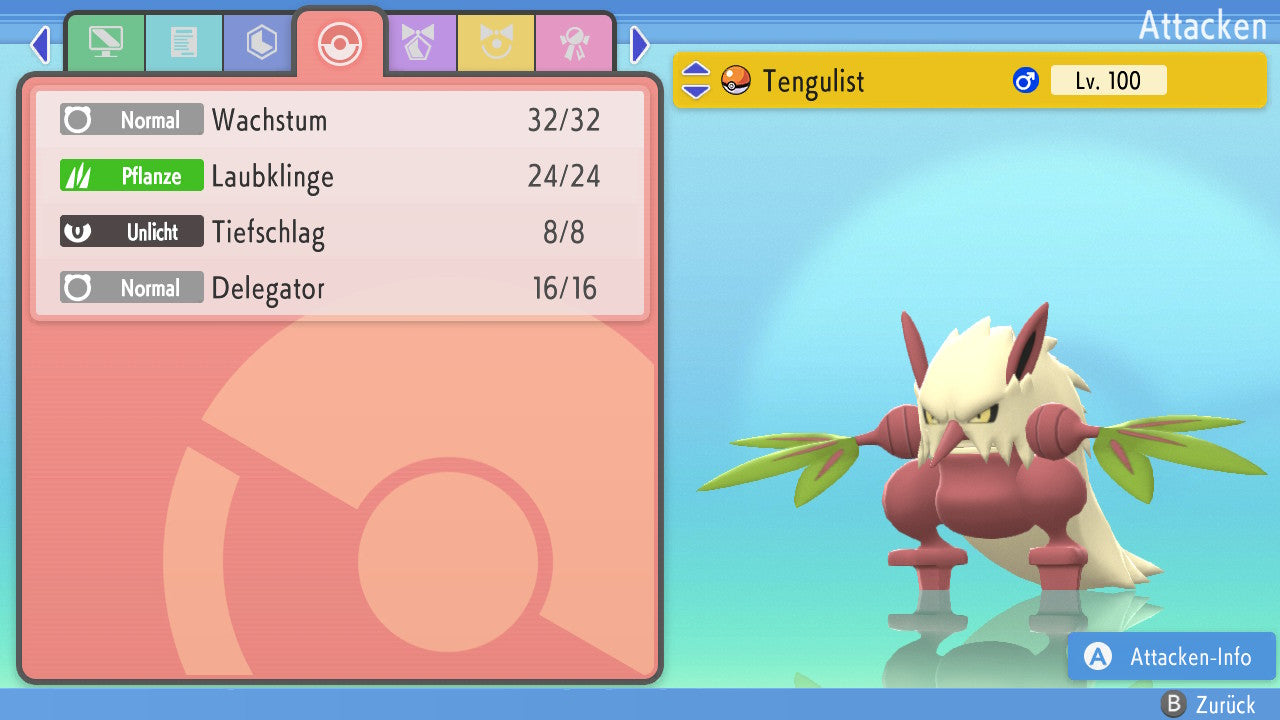1280x720 pixels.
Task: Open Attacken-Info
Action: click(1172, 657)
